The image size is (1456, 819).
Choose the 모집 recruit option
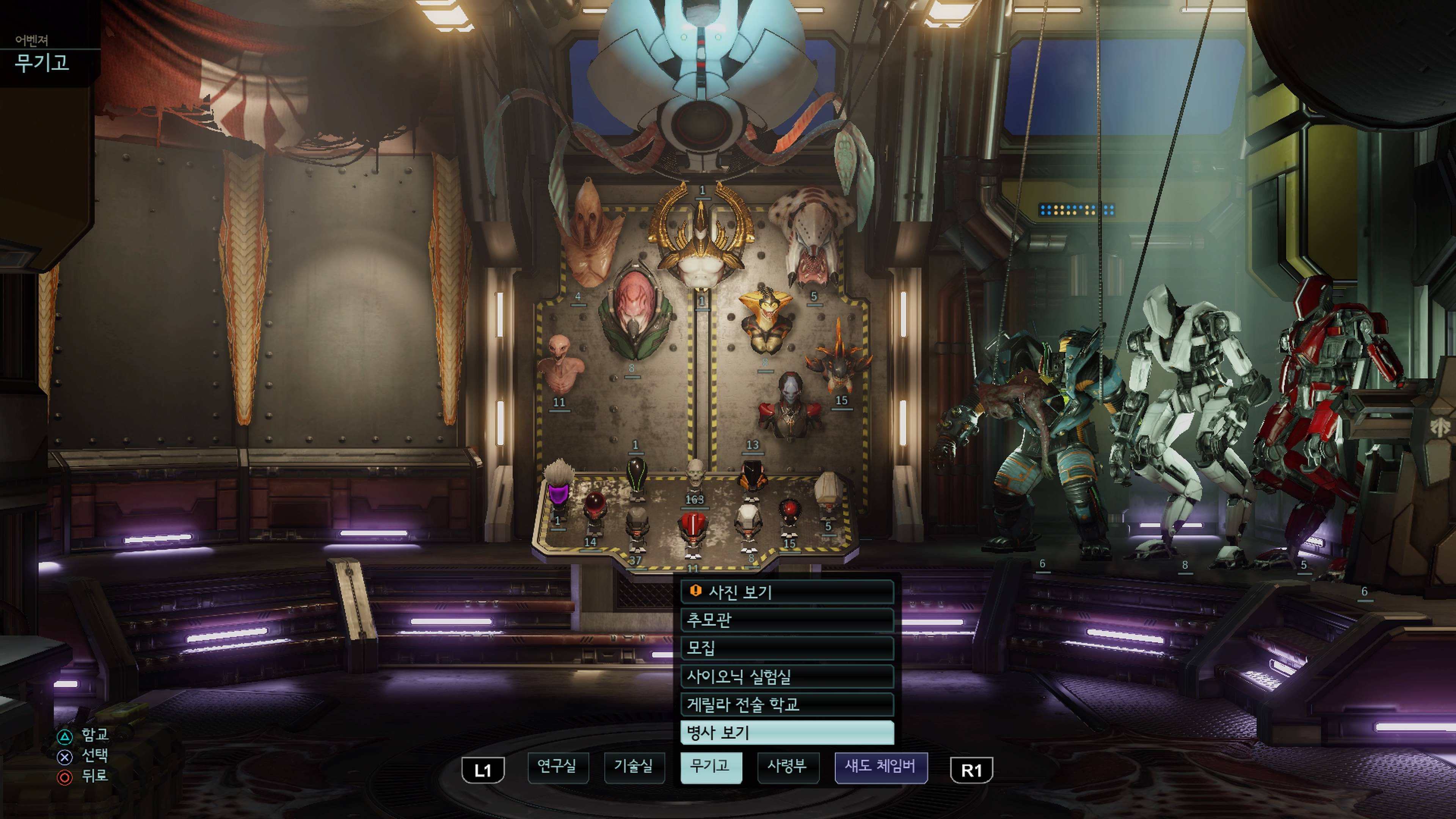787,648
